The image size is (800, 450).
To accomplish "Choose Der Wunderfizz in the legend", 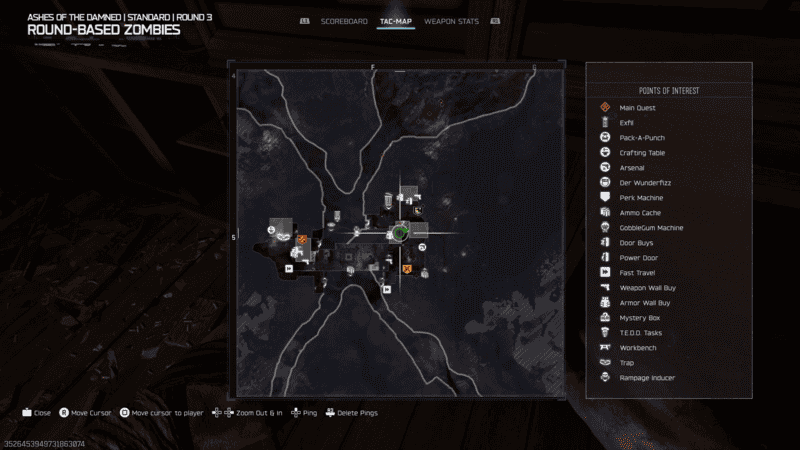I will pos(642,183).
